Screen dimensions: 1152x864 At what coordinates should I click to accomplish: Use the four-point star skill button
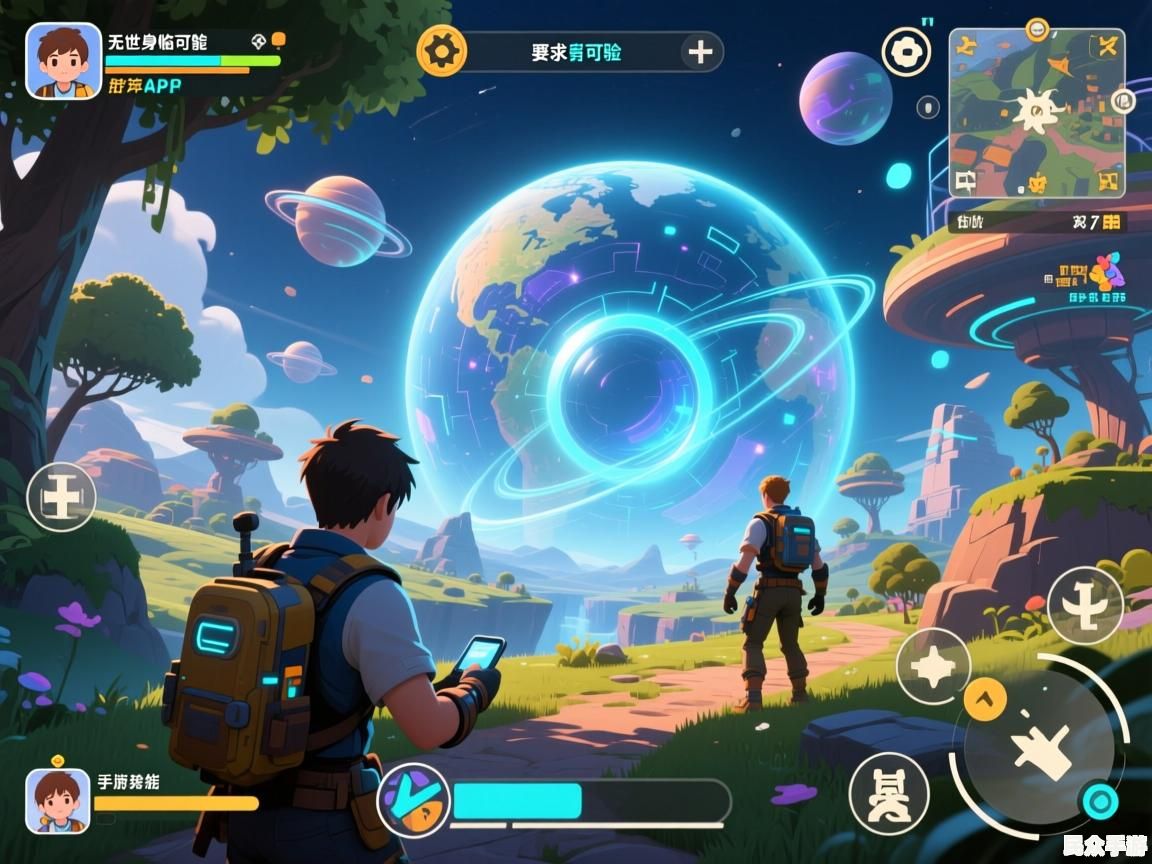click(933, 667)
